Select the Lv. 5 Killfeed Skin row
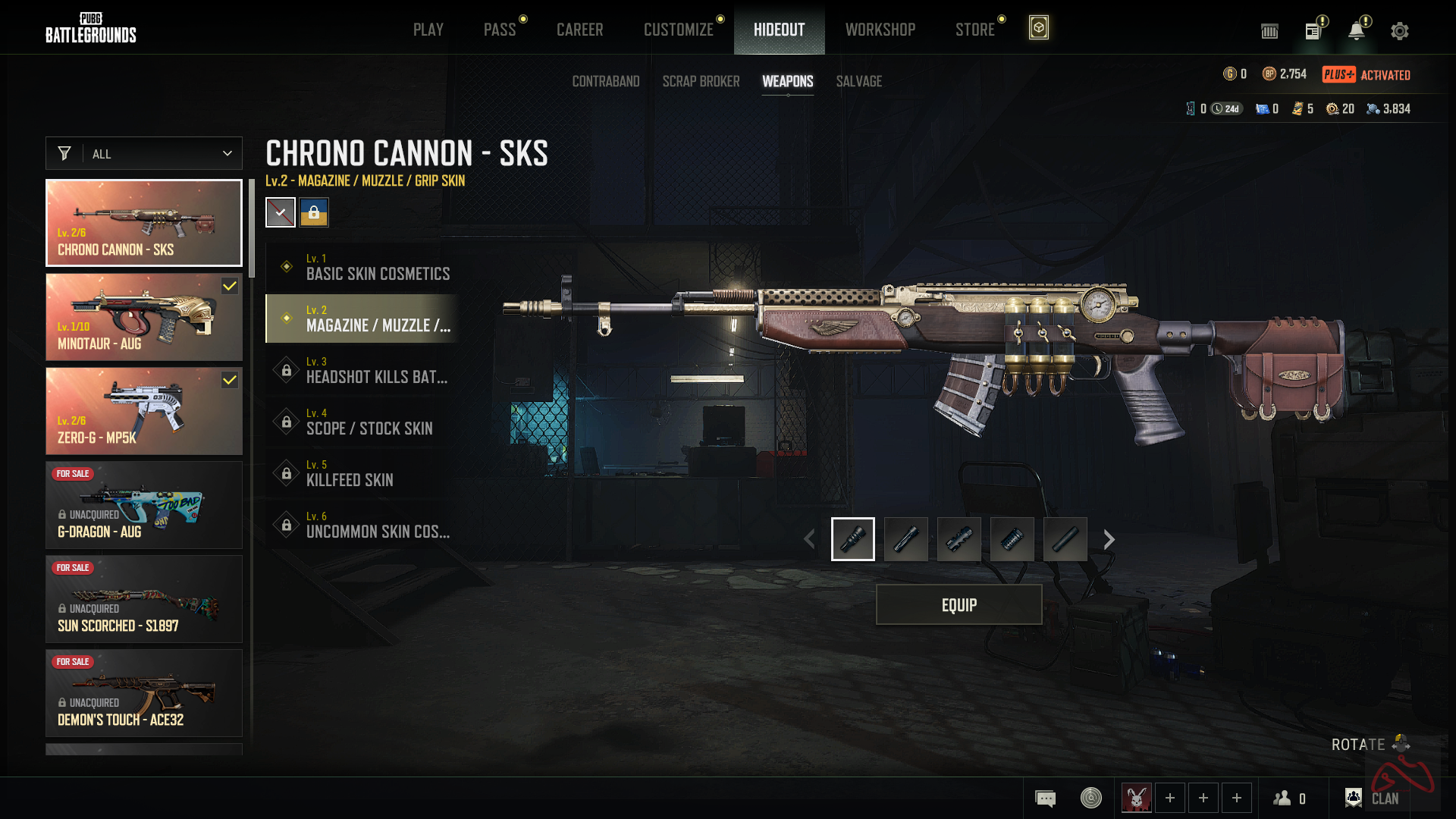 tap(364, 473)
